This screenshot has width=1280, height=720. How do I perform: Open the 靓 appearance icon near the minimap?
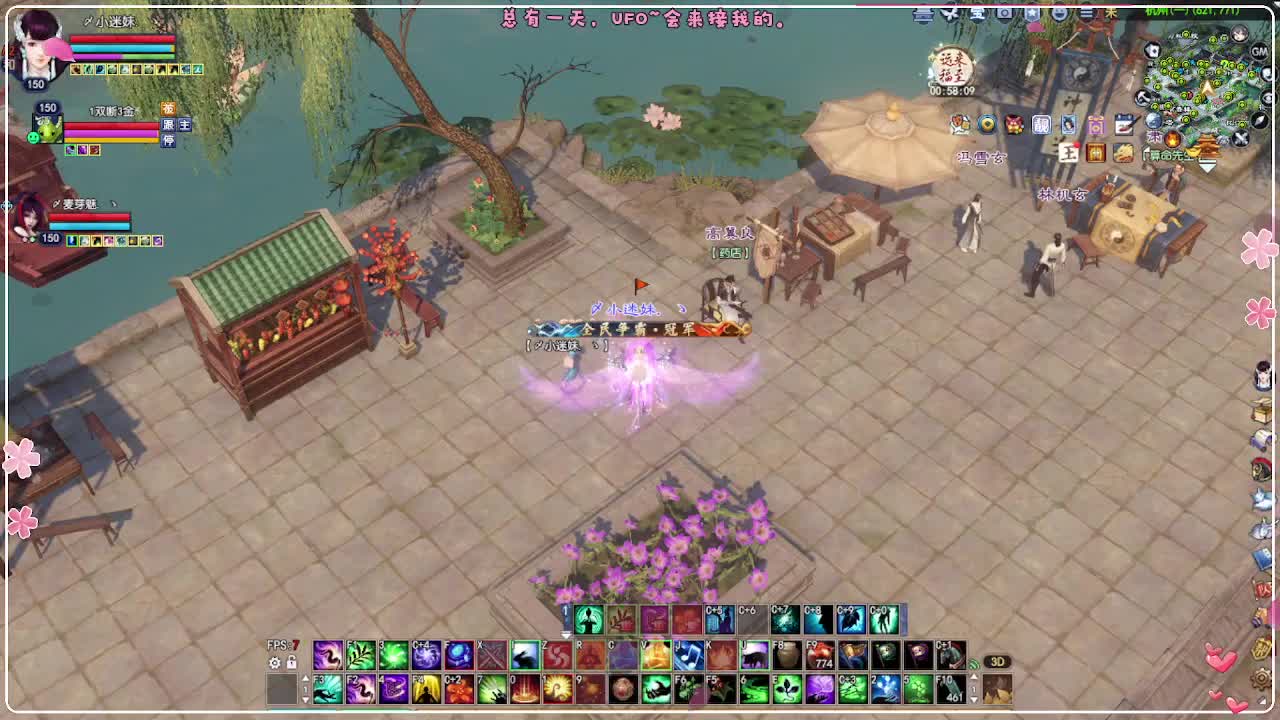1041,125
